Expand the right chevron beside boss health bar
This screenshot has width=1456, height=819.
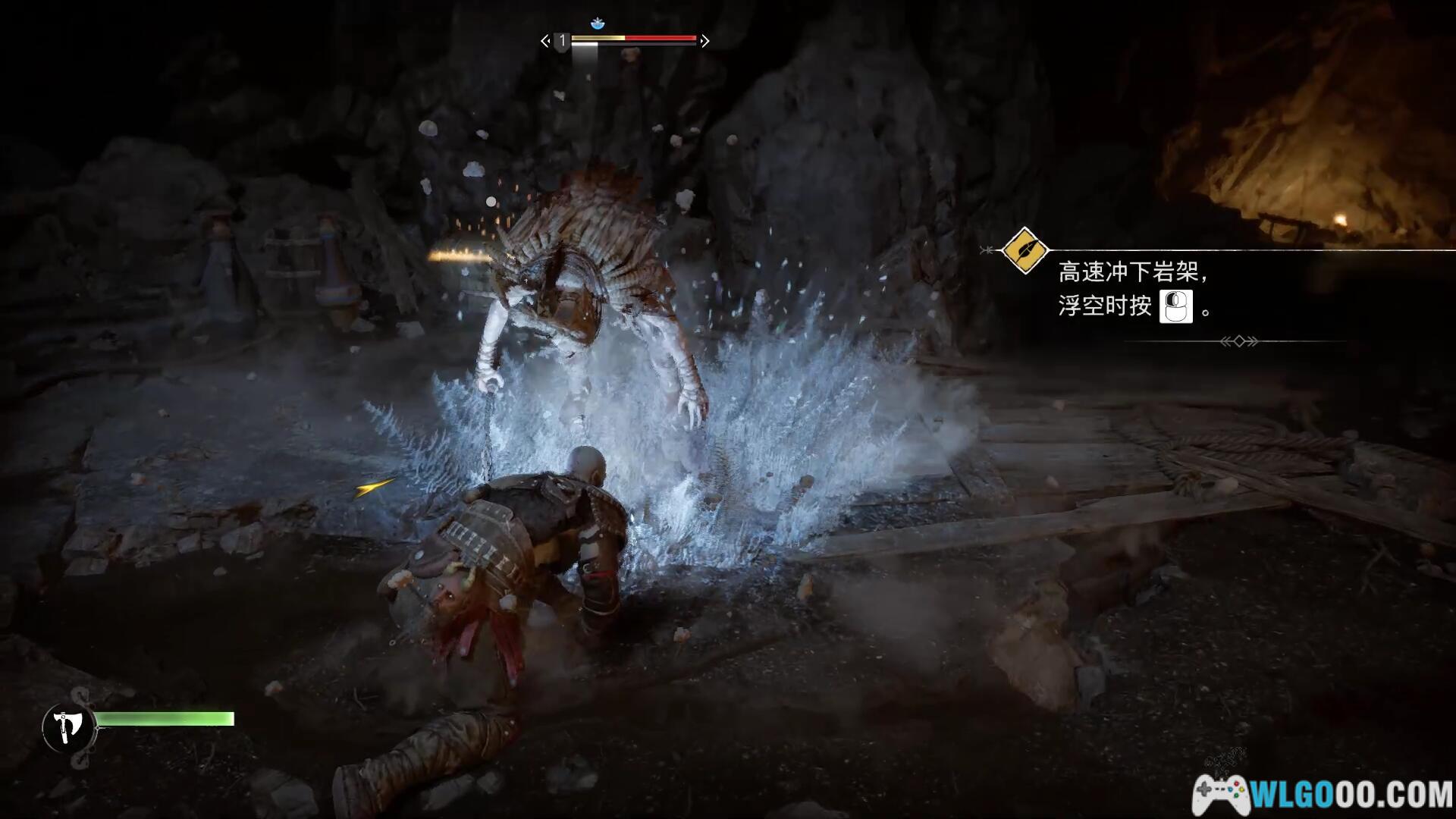(704, 40)
